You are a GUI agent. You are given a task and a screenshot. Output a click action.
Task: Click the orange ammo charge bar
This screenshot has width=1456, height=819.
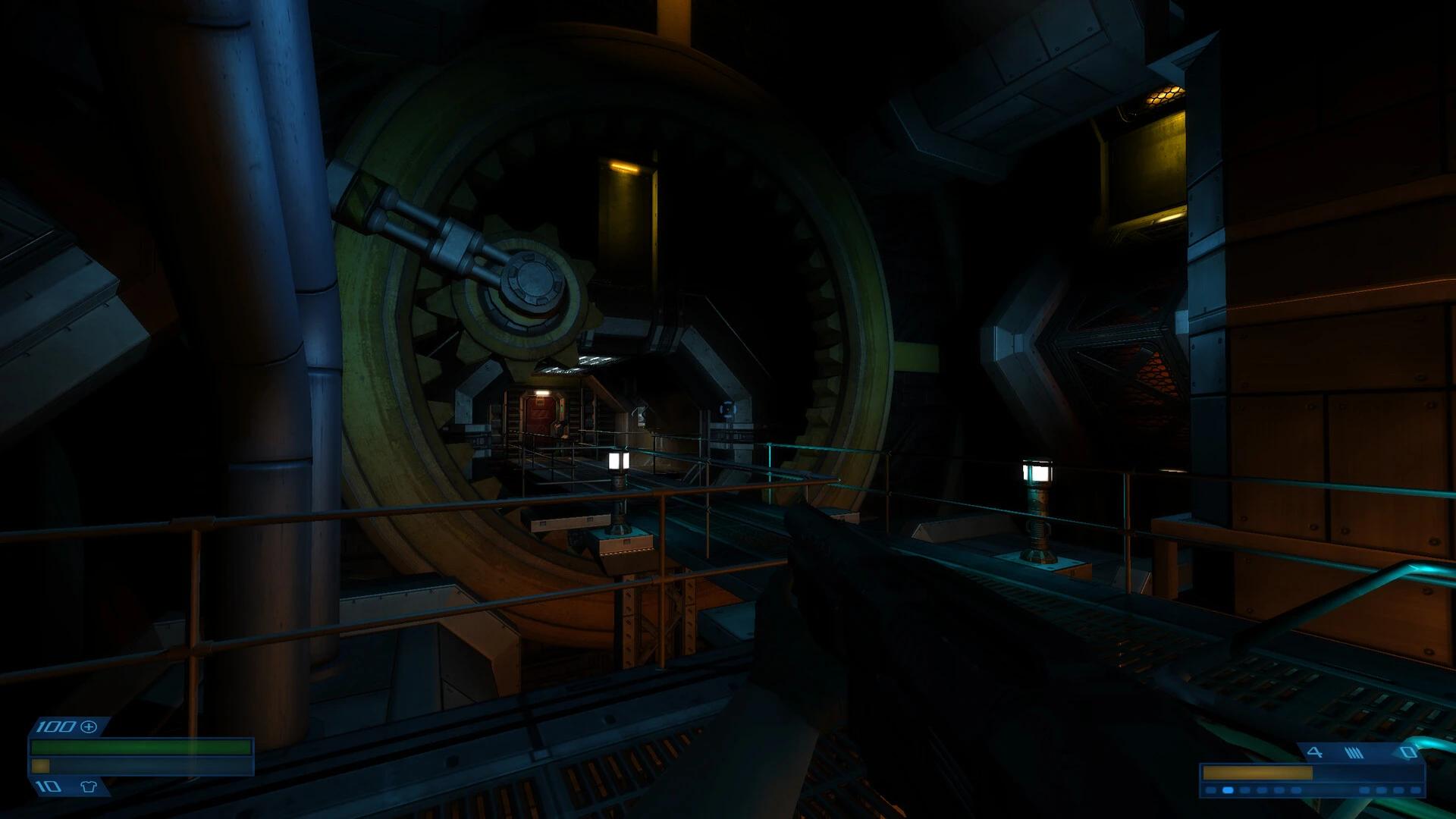1257,773
